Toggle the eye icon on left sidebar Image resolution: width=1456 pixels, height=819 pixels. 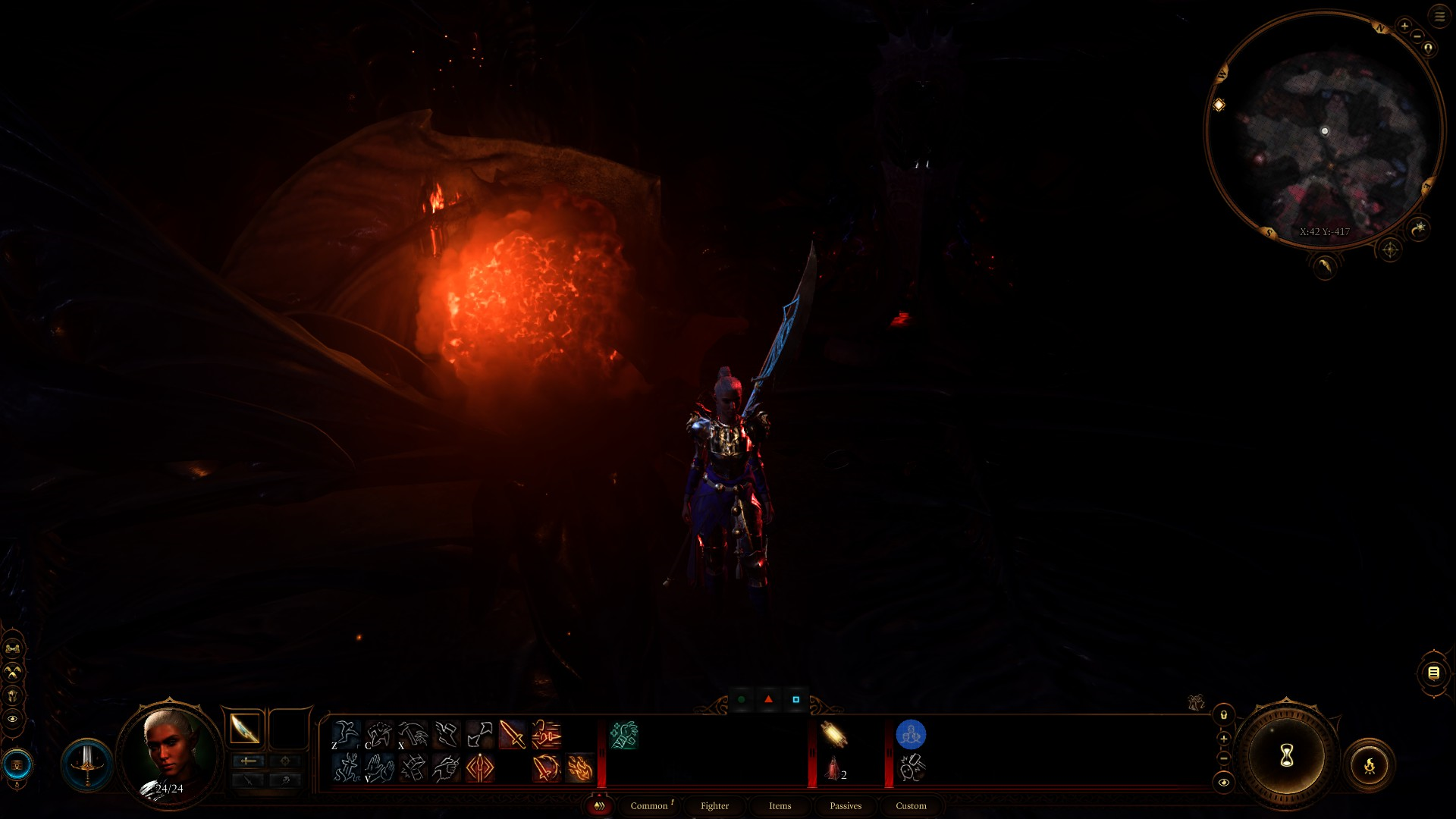(x=13, y=719)
